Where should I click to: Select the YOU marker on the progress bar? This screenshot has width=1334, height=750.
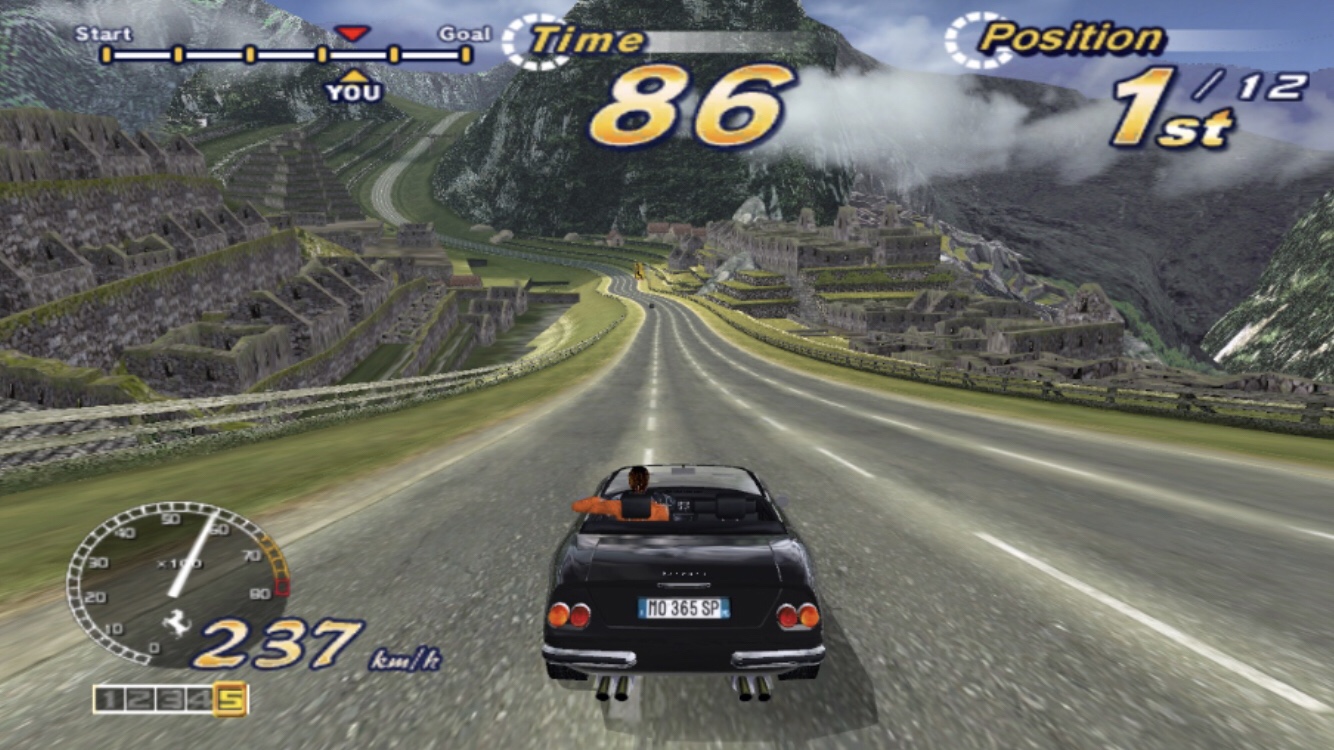353,90
